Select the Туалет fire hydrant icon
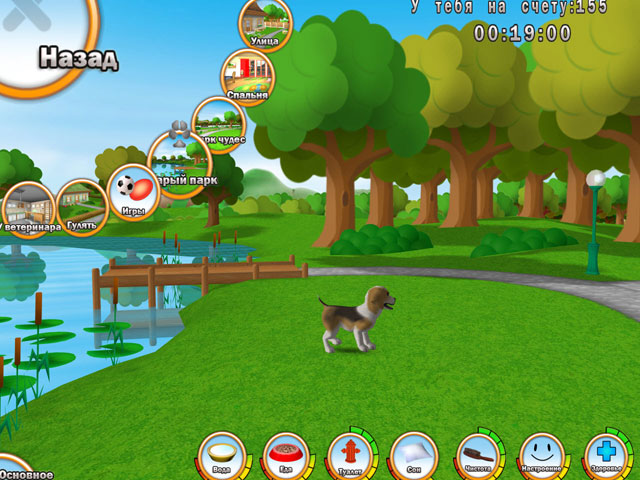This screenshot has height=480, width=640. point(350,454)
